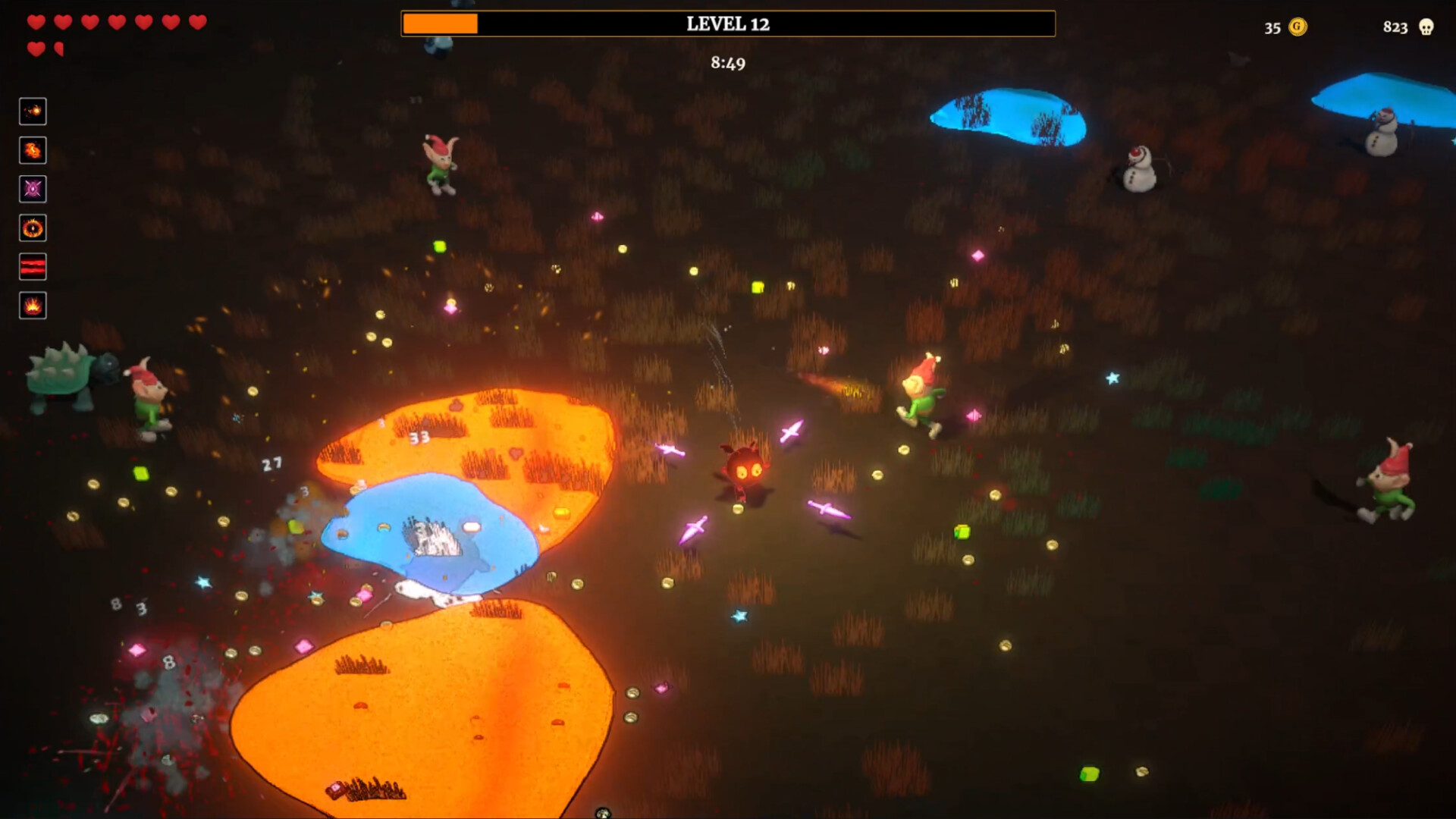This screenshot has width=1456, height=819.
Task: Open the purple spike orb ability
Action: 32,190
